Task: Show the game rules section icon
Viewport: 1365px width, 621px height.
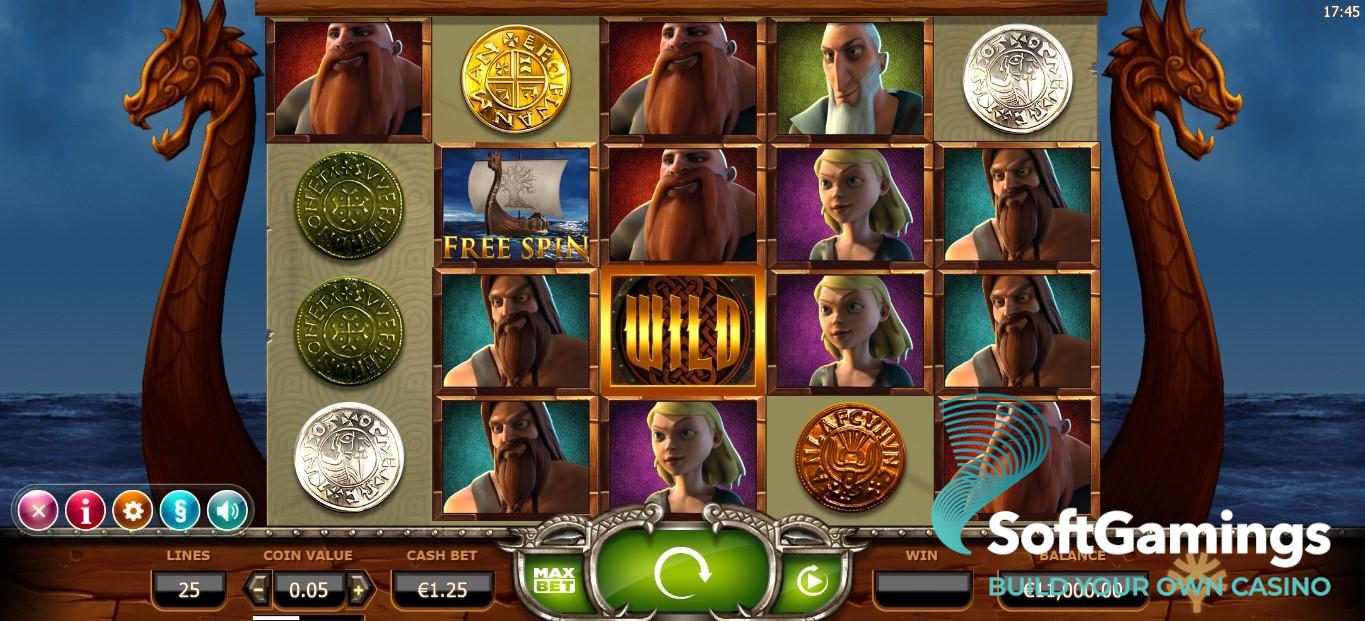Action: click(179, 511)
